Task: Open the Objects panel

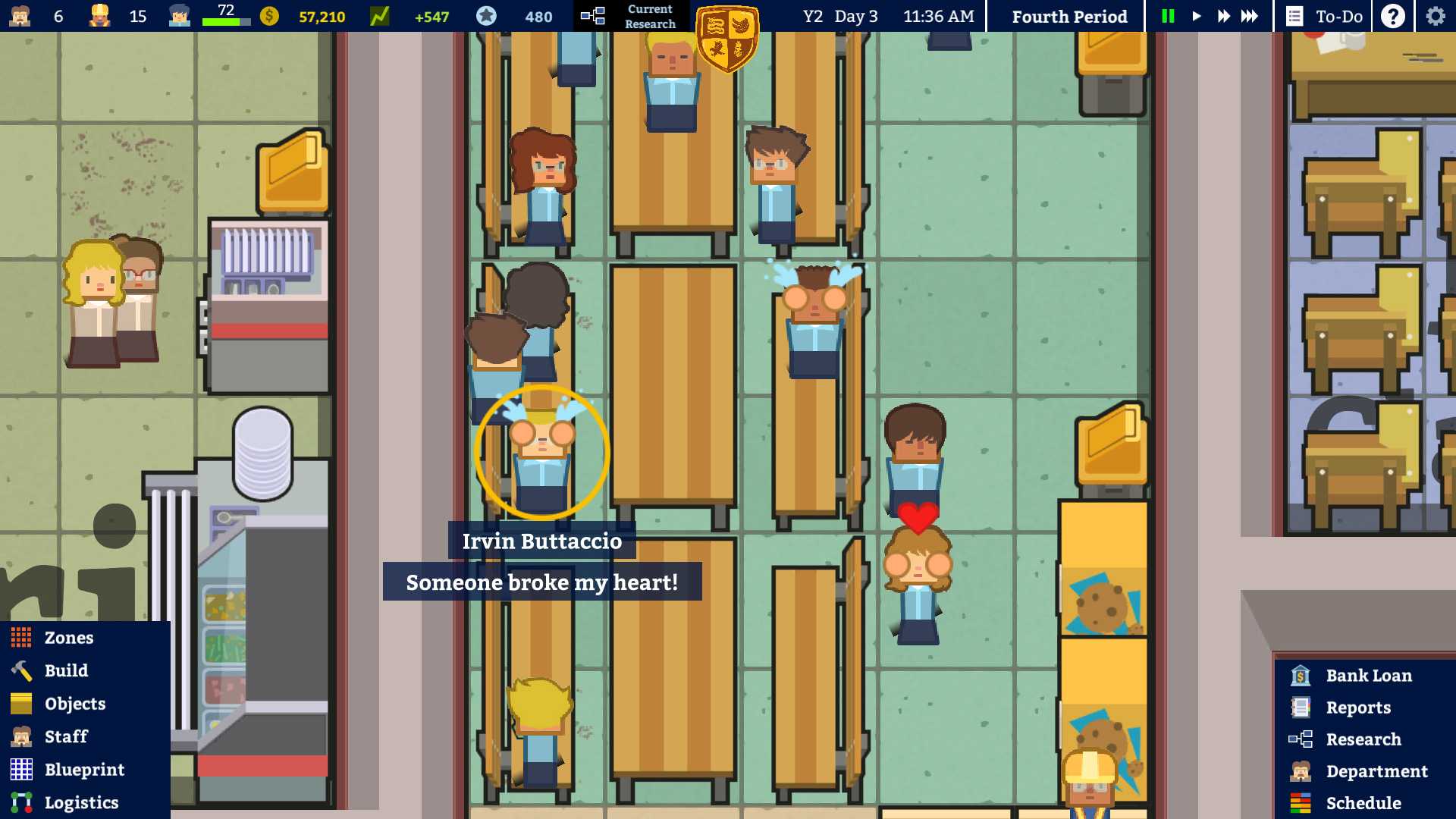Action: [x=75, y=703]
